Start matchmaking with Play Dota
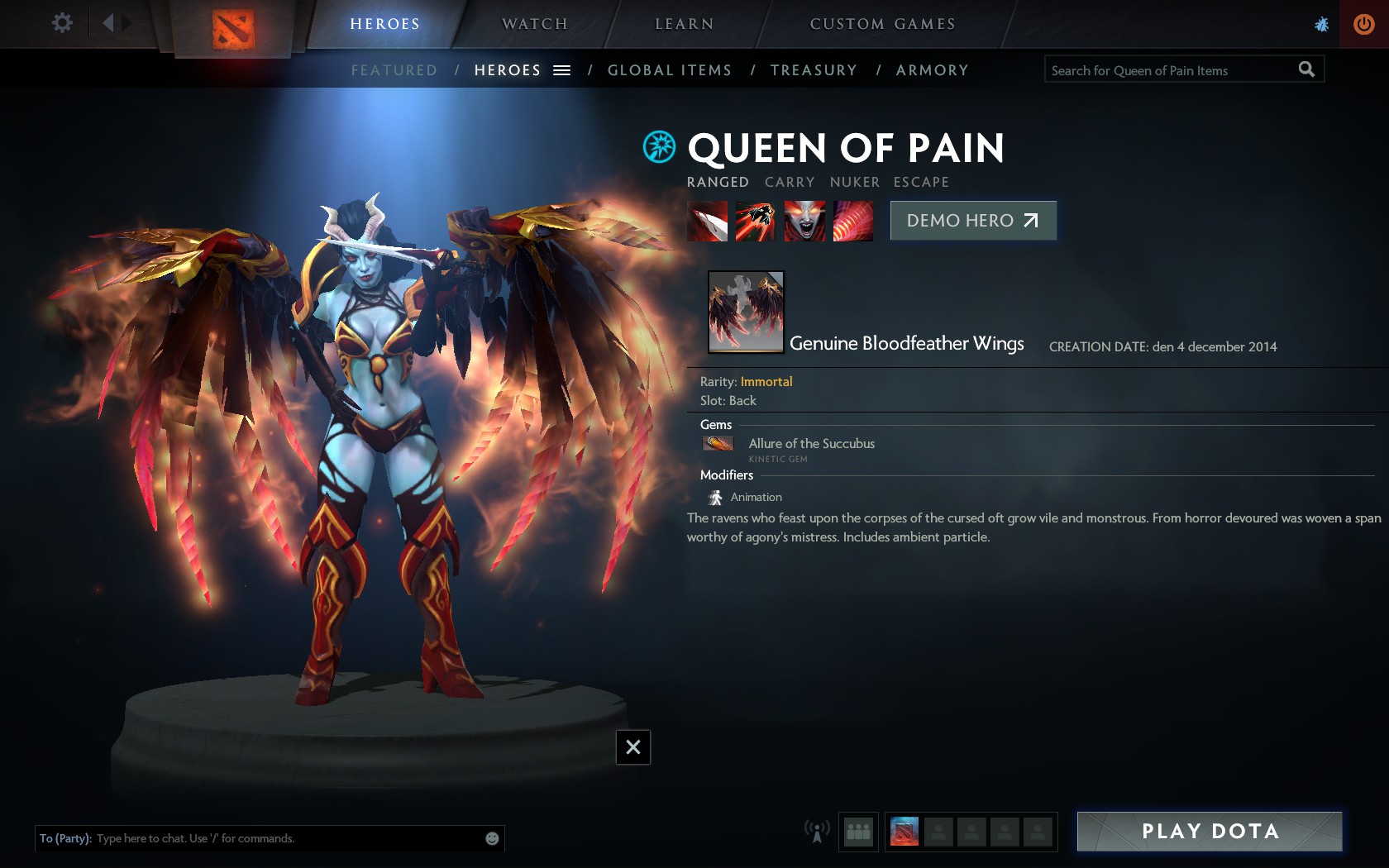 (1210, 832)
